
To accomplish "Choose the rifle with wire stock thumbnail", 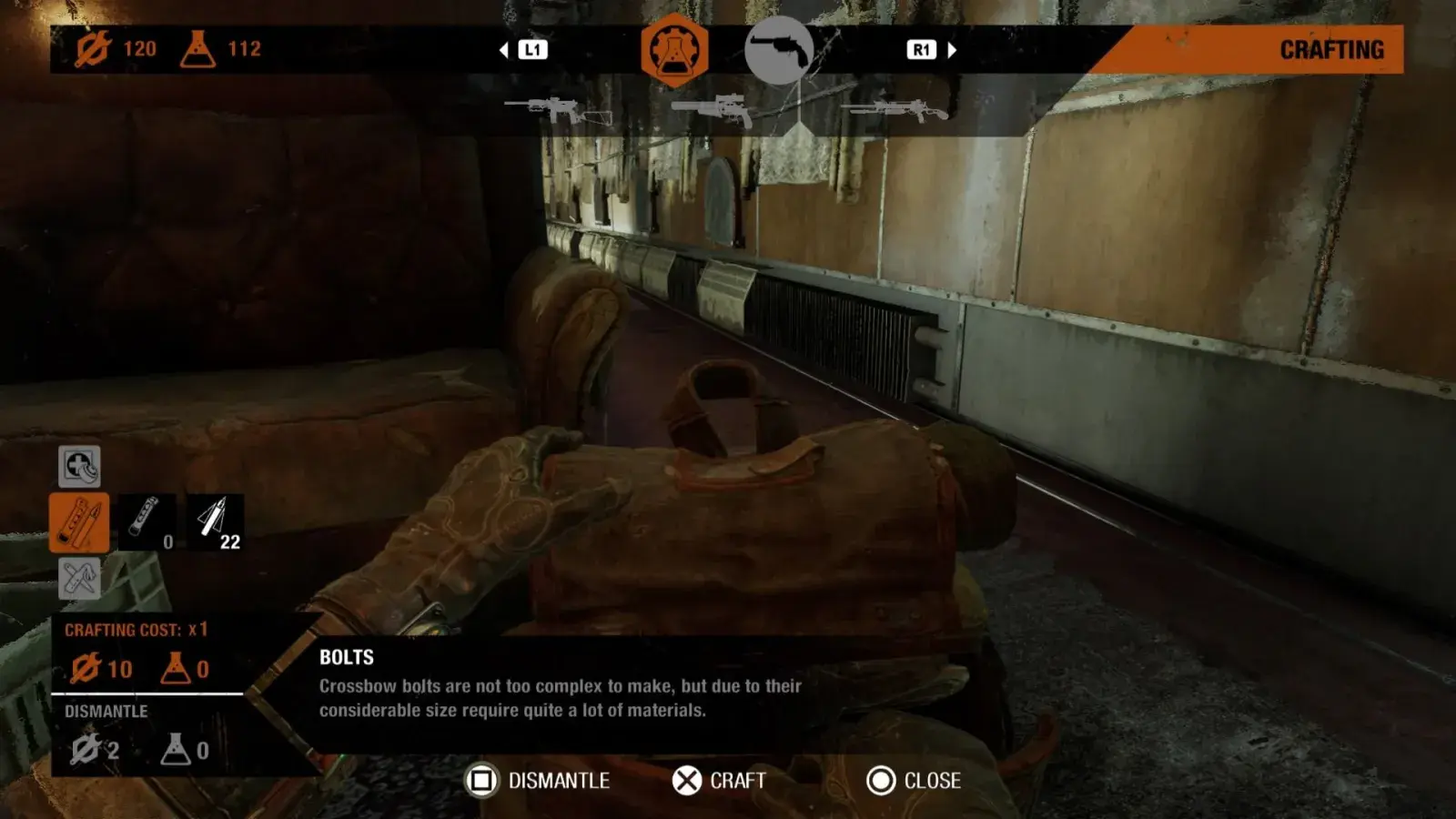I will pos(557,111).
